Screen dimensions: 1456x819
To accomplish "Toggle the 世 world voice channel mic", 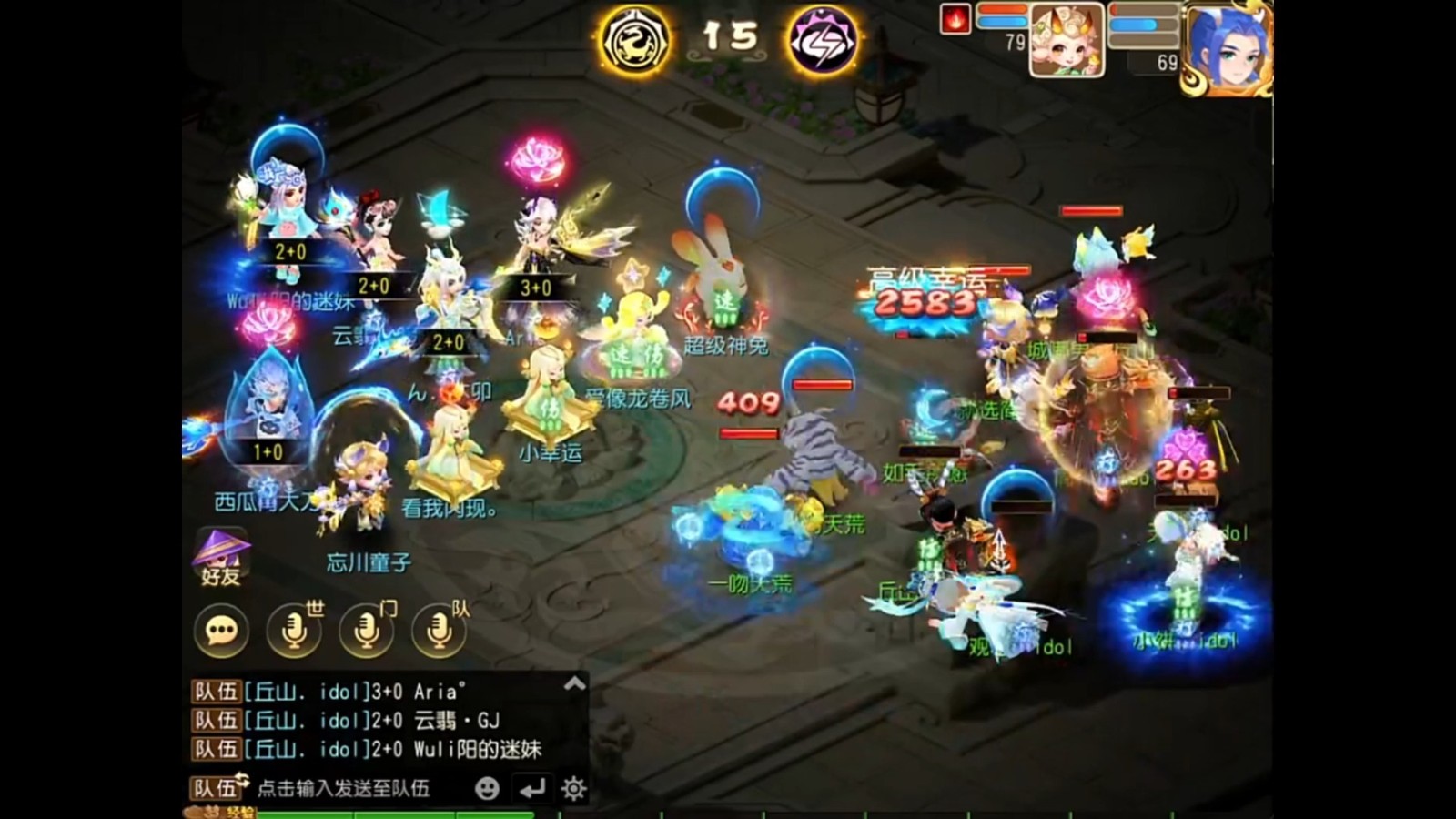I will point(292,631).
